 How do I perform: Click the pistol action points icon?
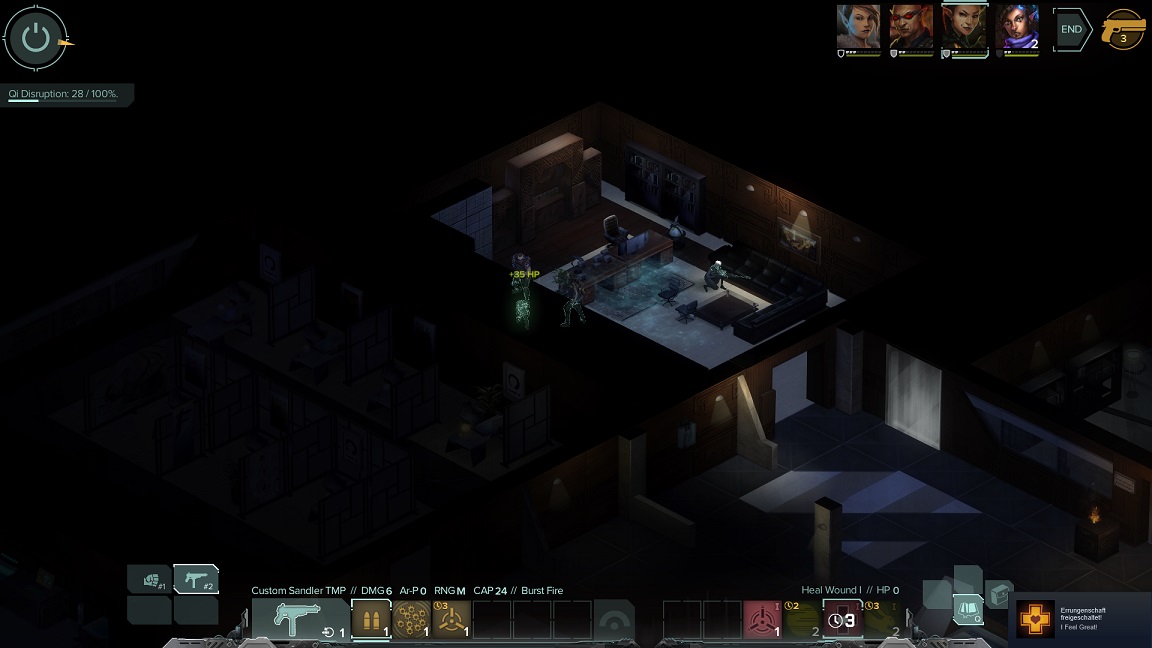tap(1123, 30)
